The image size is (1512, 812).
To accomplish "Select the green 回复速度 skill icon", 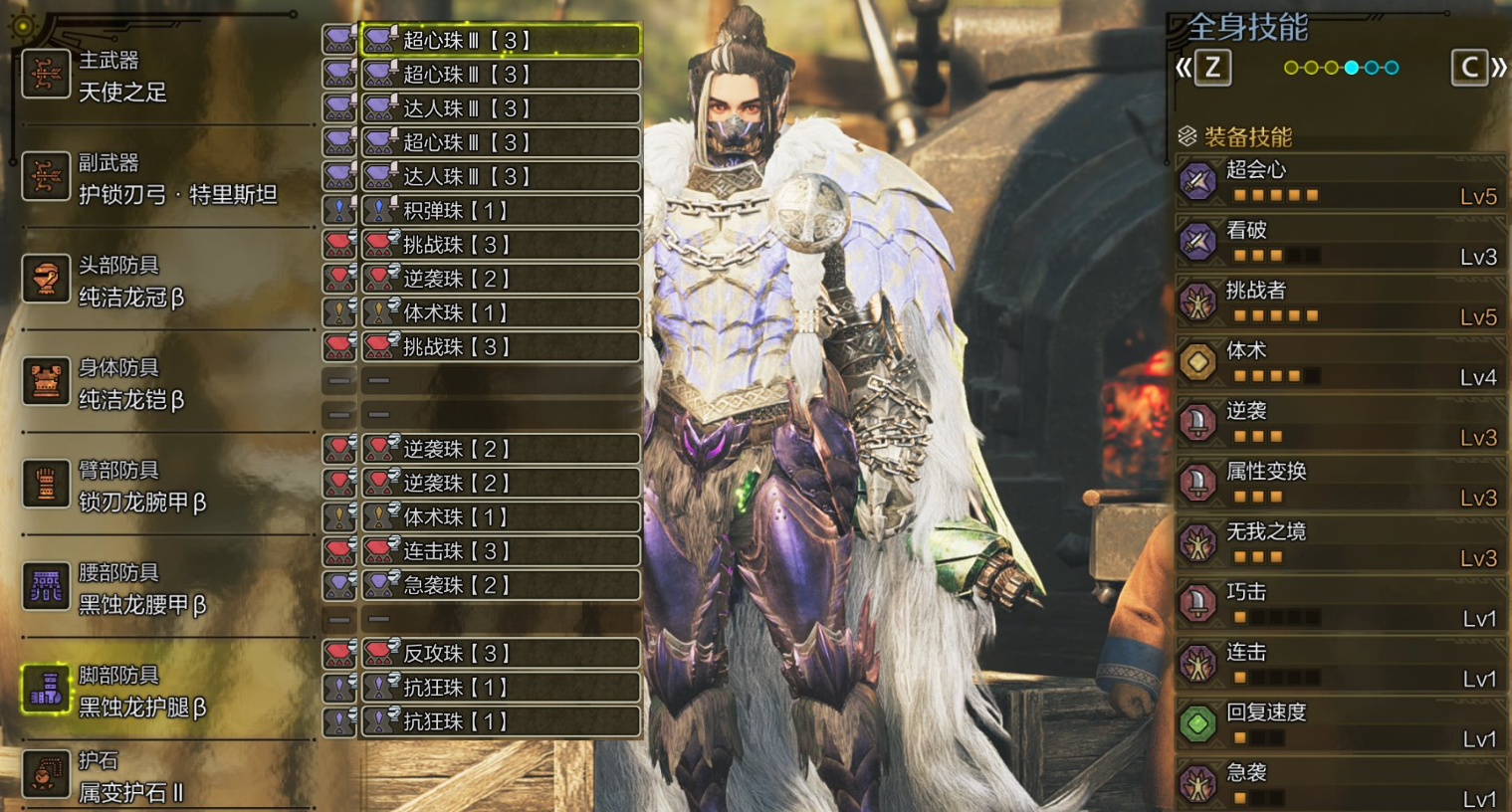I will 1197,722.
